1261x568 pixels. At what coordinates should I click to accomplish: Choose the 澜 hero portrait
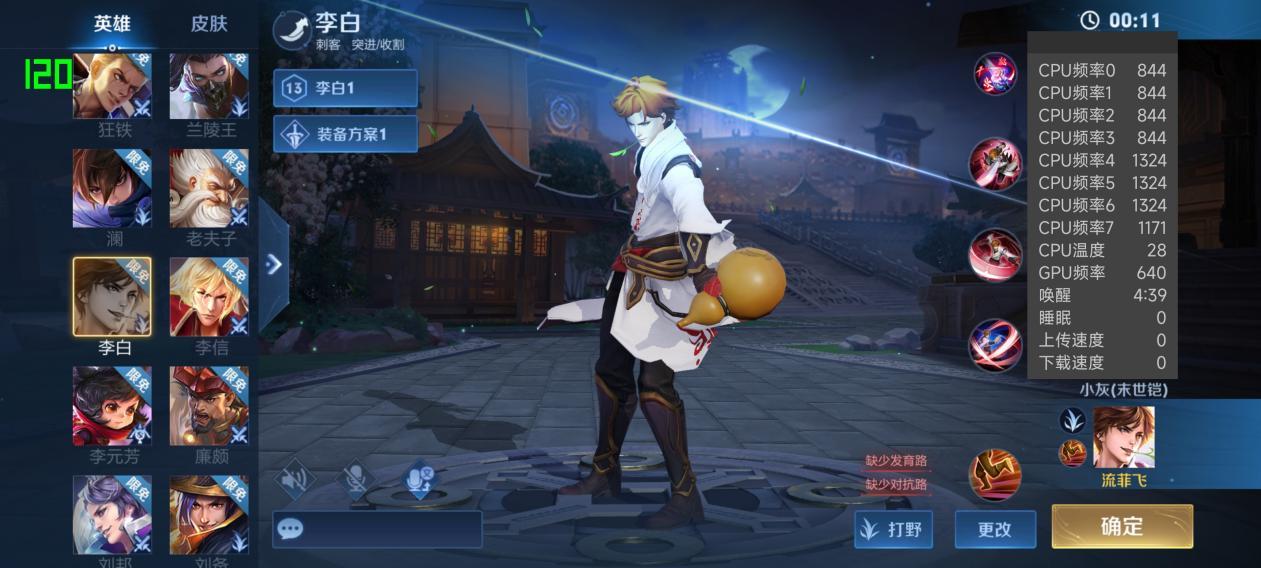[112, 188]
